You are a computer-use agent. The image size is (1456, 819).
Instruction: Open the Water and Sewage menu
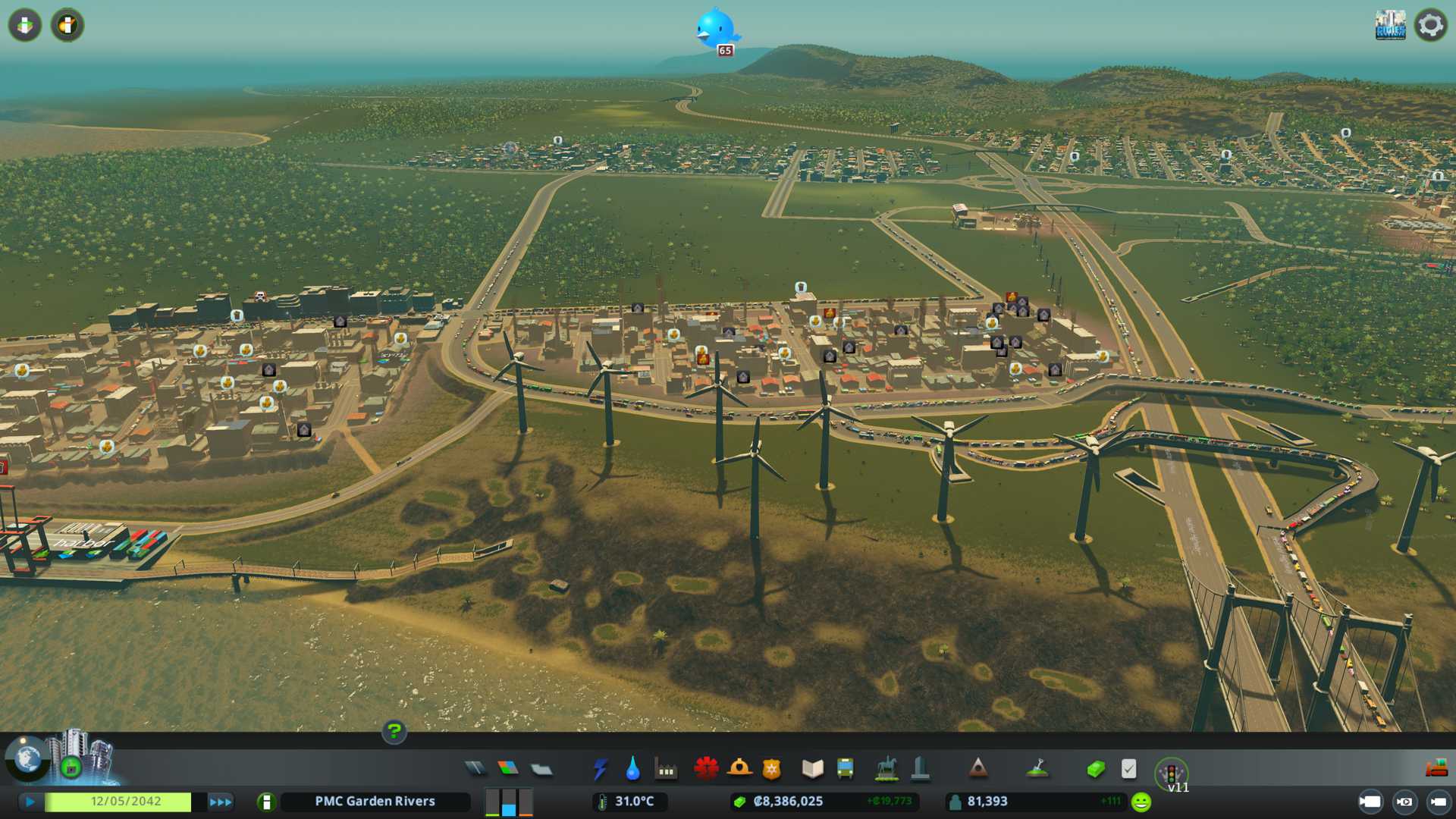[632, 769]
